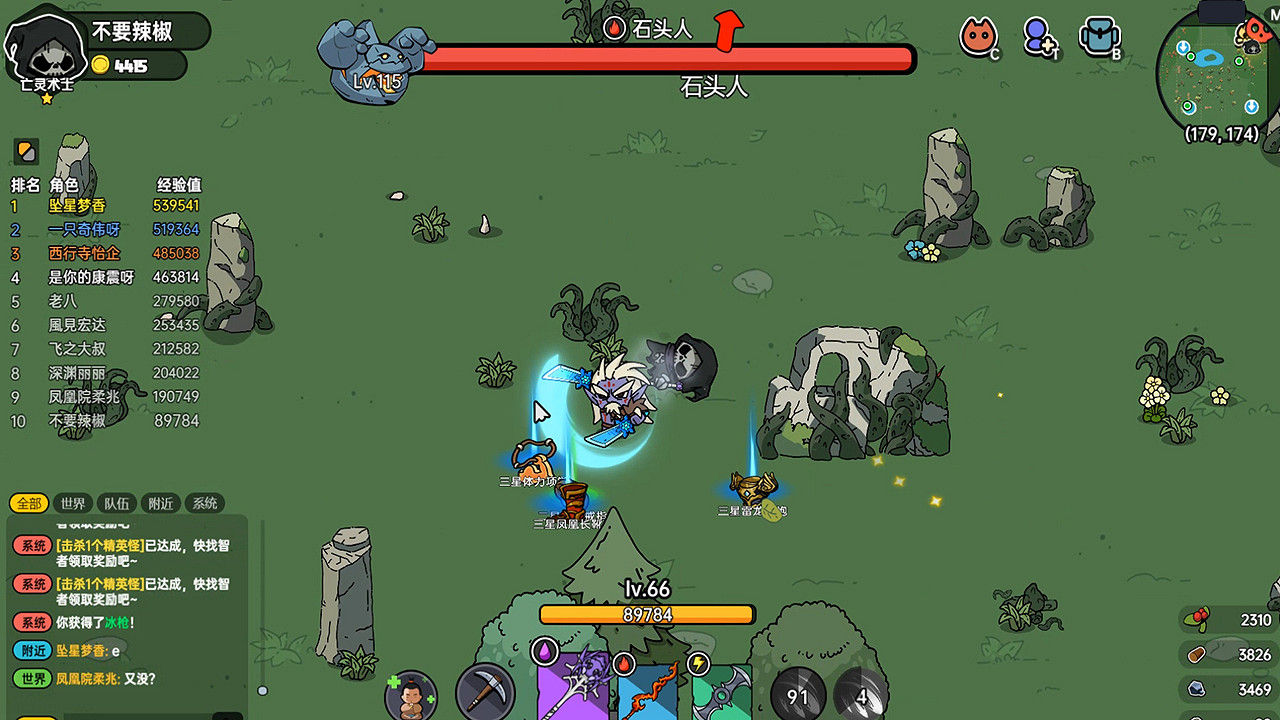This screenshot has width=1280, height=720.
Task: Select the flaming sword weapon card
Action: (645, 691)
